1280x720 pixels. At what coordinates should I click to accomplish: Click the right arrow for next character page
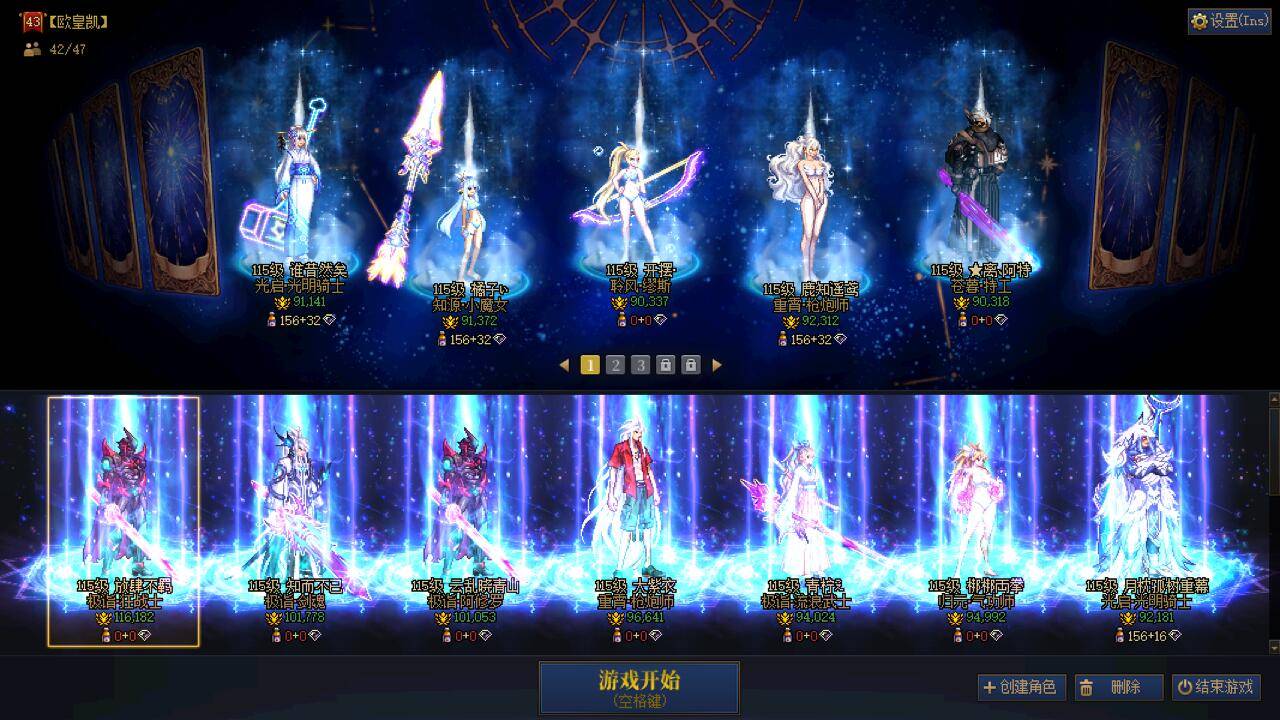click(716, 363)
